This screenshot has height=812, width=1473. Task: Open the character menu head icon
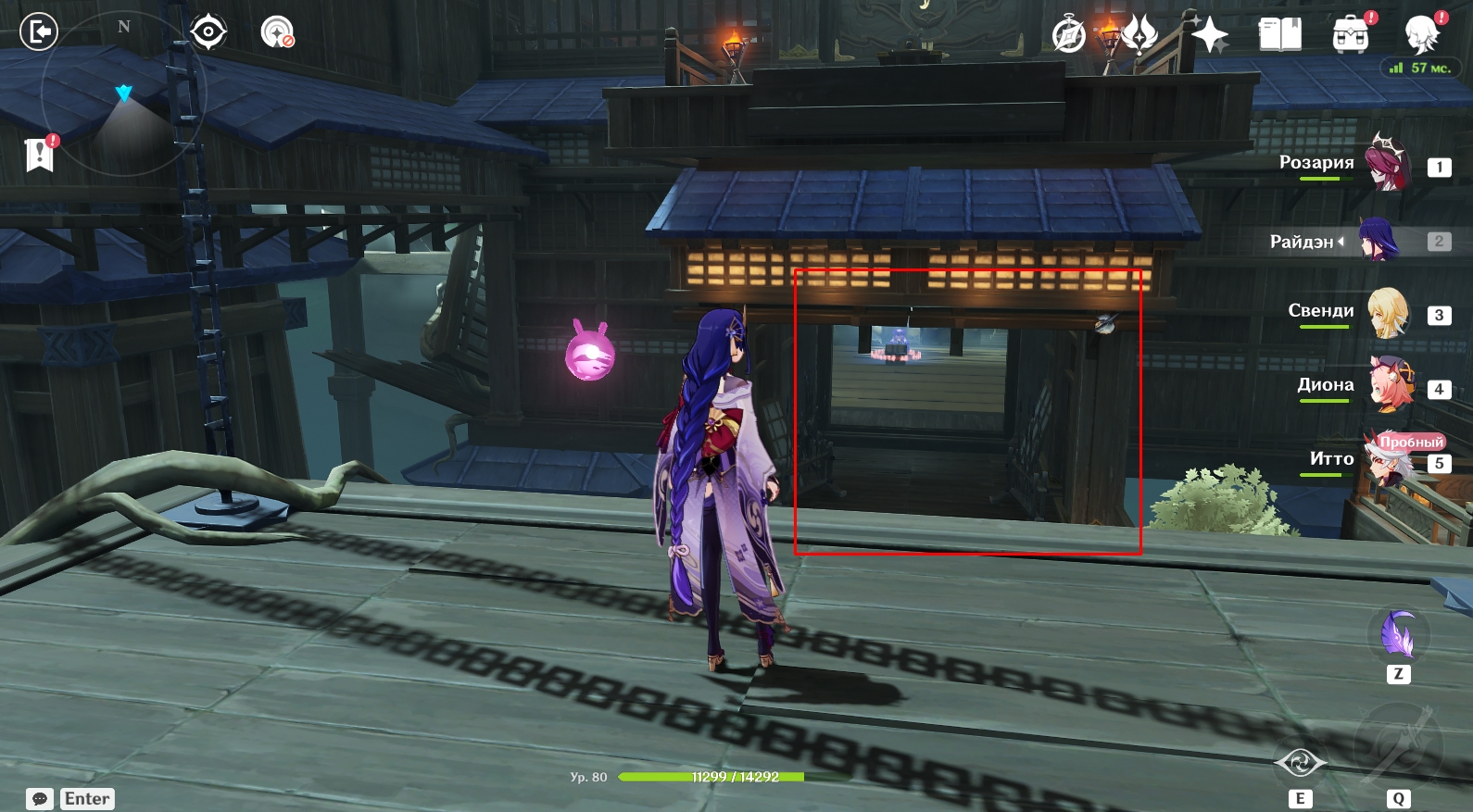pyautogui.click(x=1422, y=35)
